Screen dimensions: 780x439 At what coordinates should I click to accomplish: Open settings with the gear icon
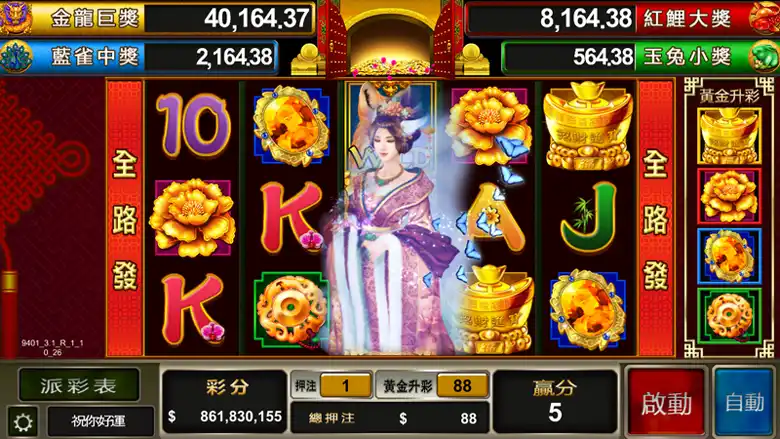22,421
